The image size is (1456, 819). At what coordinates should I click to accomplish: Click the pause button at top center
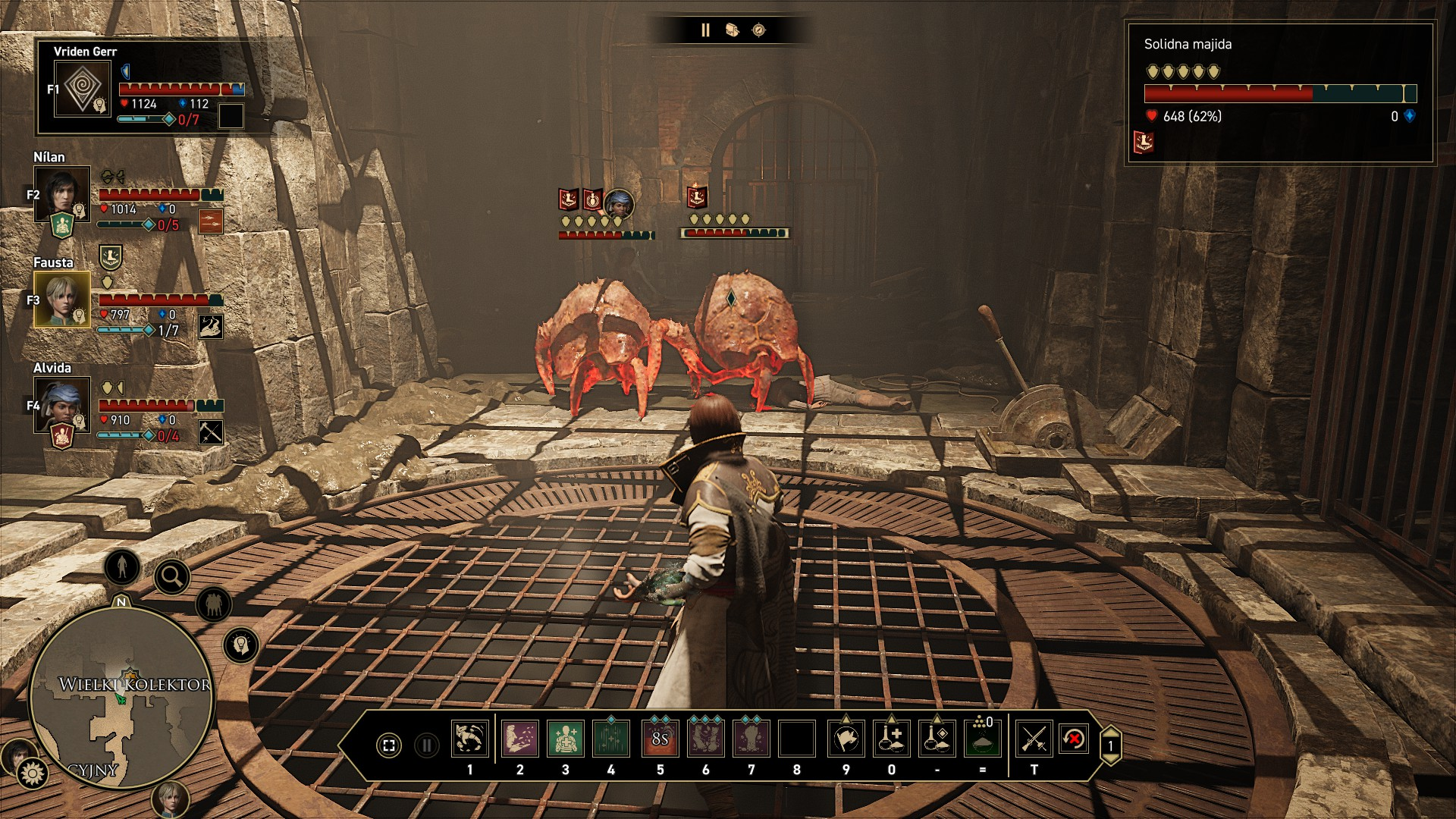click(x=705, y=30)
